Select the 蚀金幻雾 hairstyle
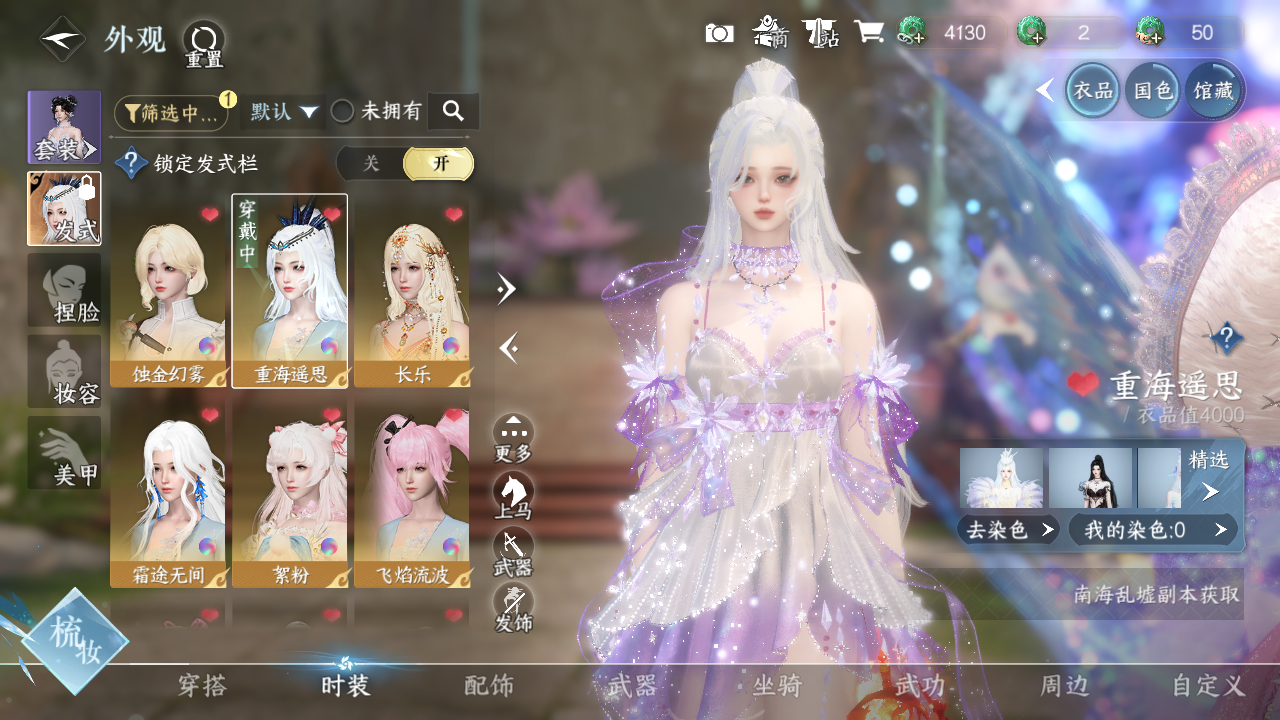This screenshot has height=720, width=1280. pos(168,291)
